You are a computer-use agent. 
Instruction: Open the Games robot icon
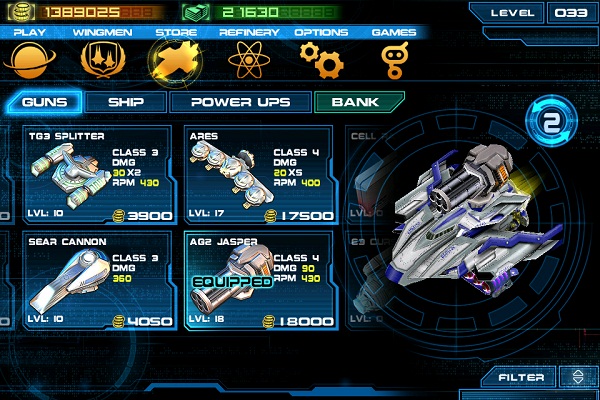pos(394,62)
